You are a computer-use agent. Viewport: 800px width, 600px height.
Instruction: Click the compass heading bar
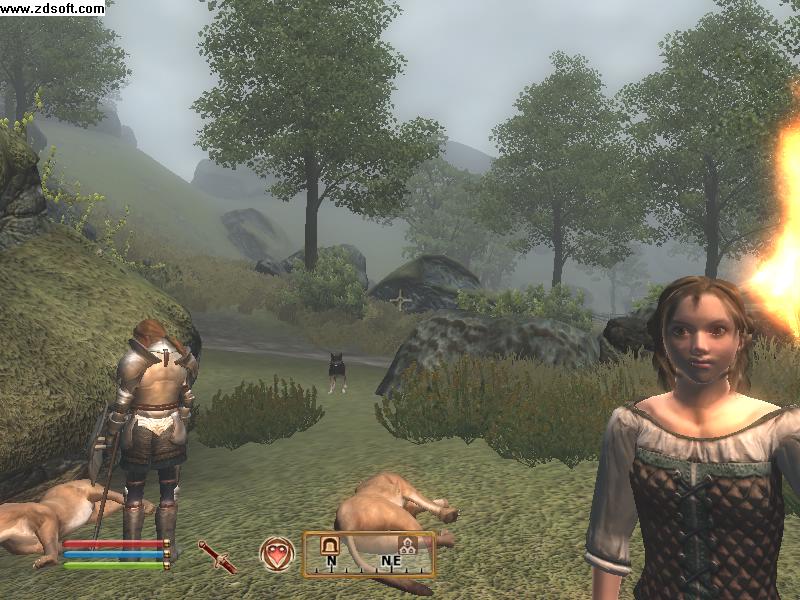point(369,556)
